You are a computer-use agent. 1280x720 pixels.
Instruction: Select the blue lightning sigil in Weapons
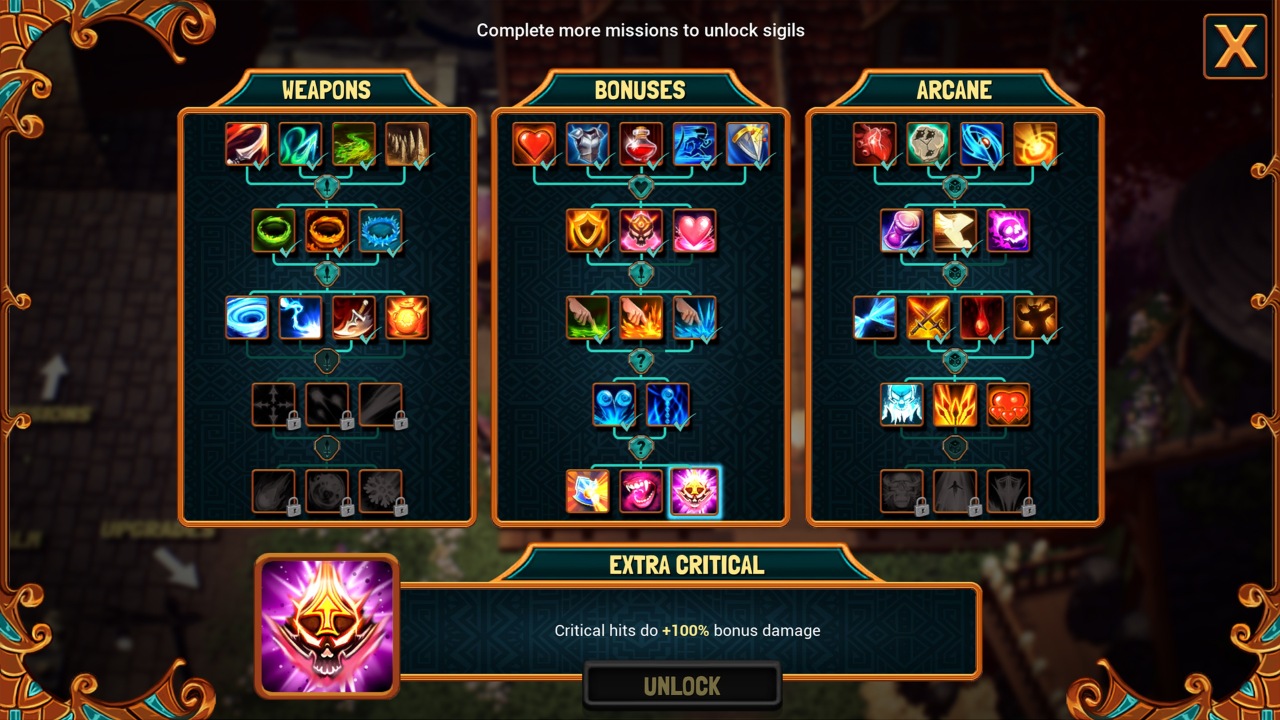[x=300, y=320]
